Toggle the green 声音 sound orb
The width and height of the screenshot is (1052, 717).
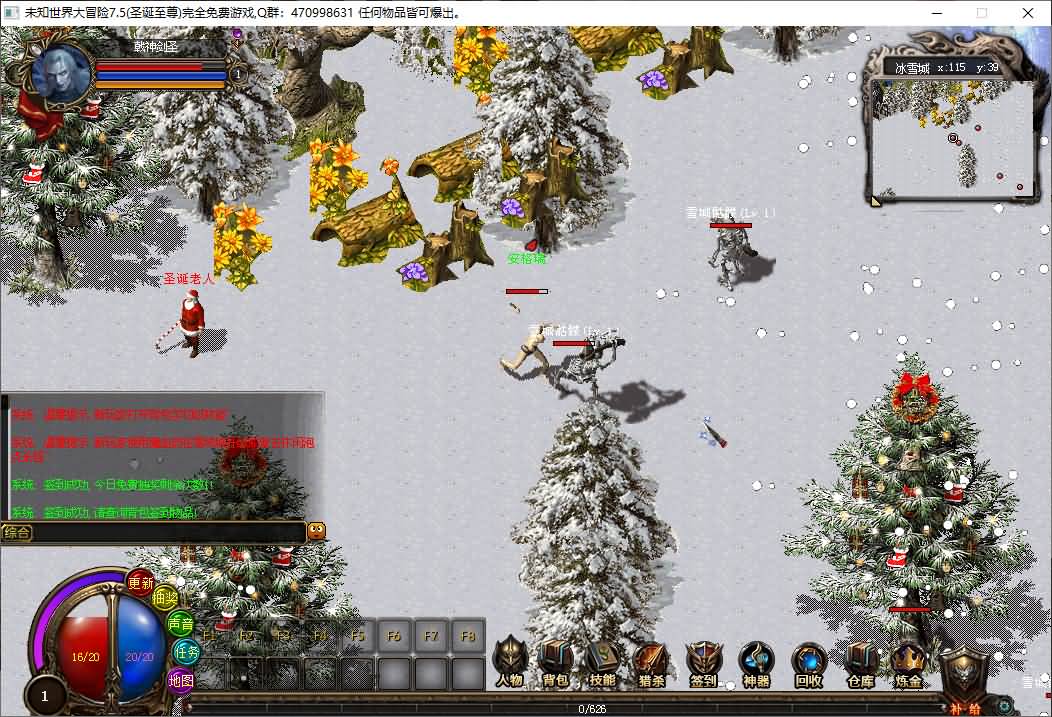181,624
